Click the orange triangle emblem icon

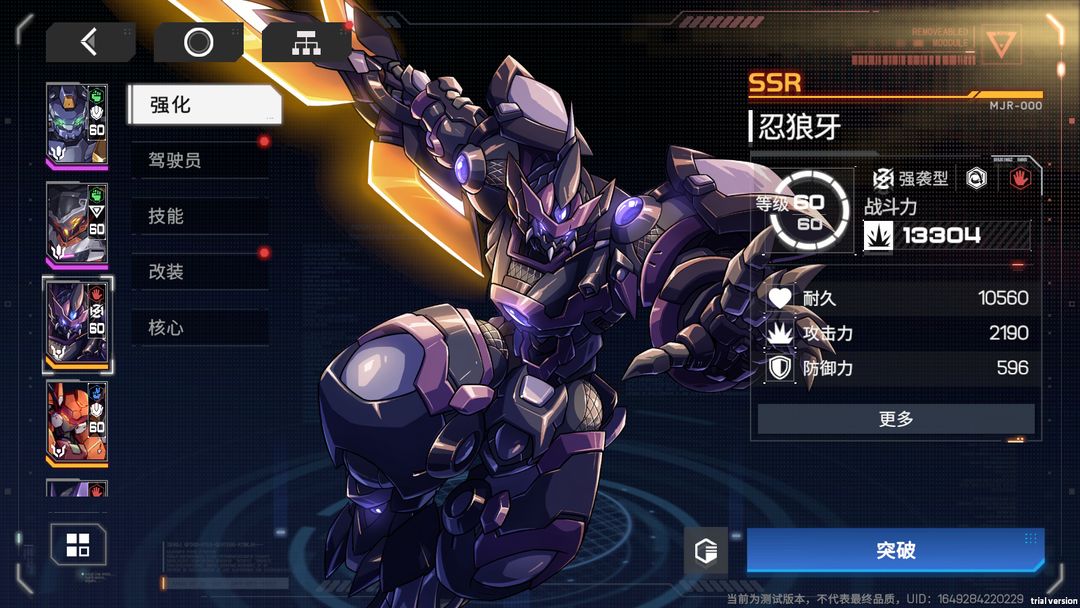click(999, 44)
